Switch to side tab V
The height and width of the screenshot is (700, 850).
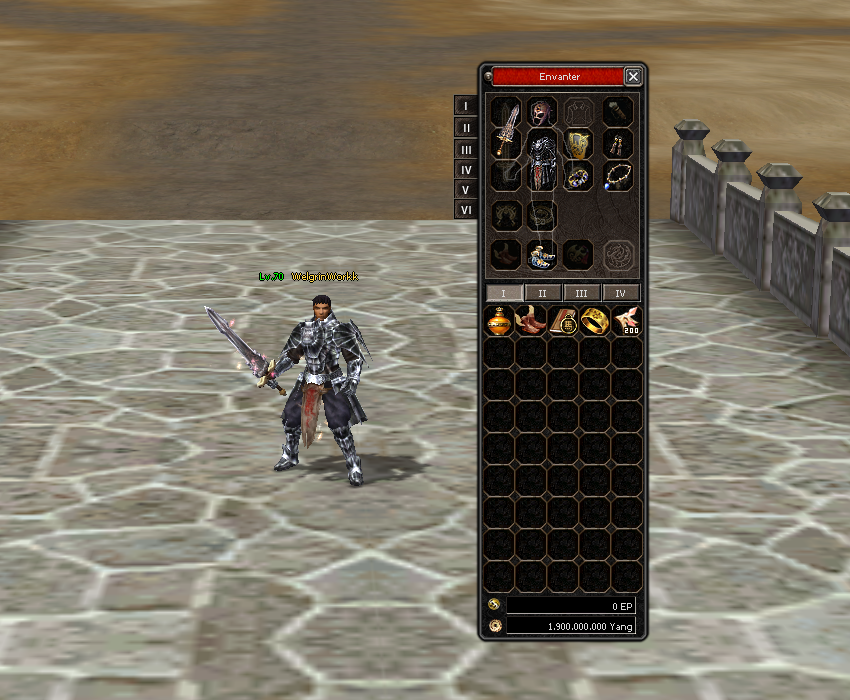(465, 189)
